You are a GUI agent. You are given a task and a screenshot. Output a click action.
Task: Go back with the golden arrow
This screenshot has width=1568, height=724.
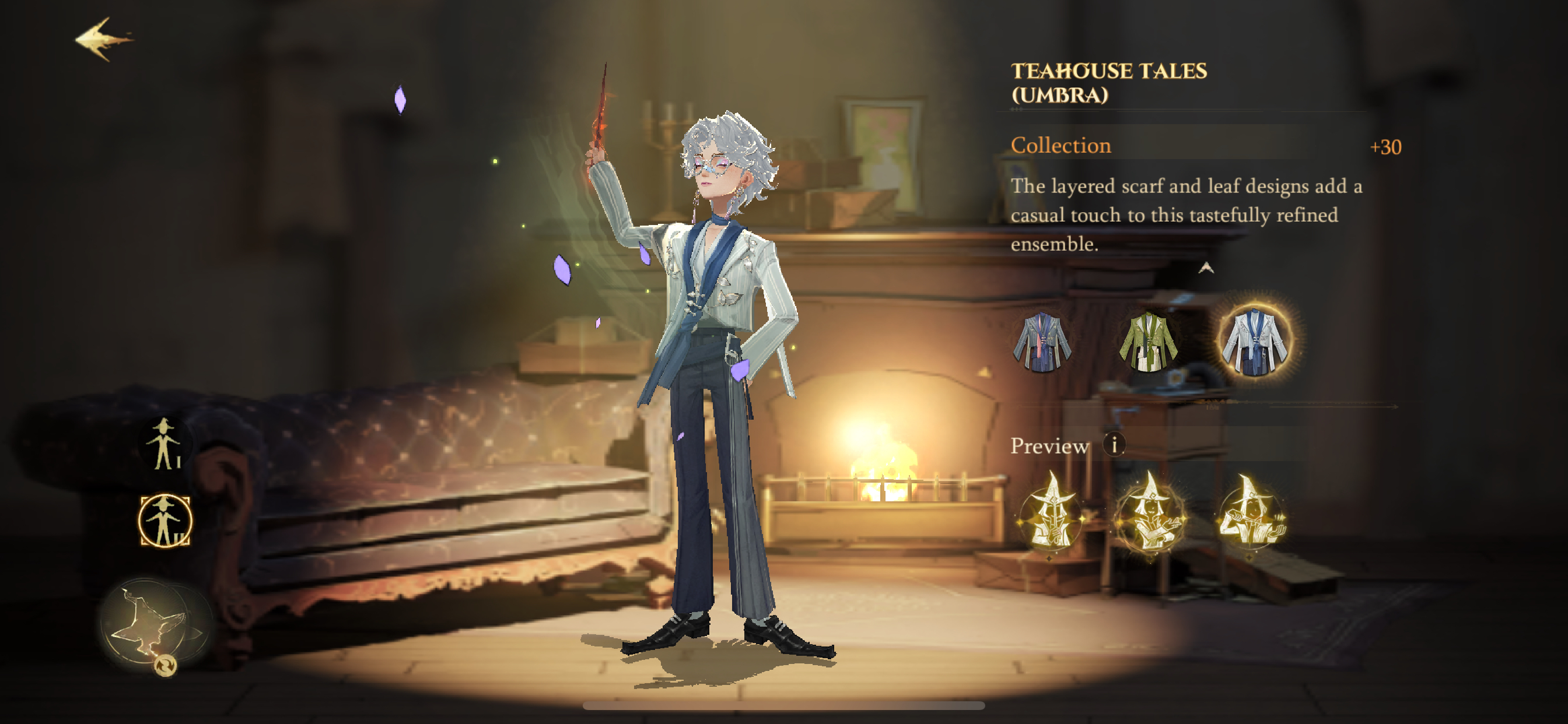pos(103,40)
